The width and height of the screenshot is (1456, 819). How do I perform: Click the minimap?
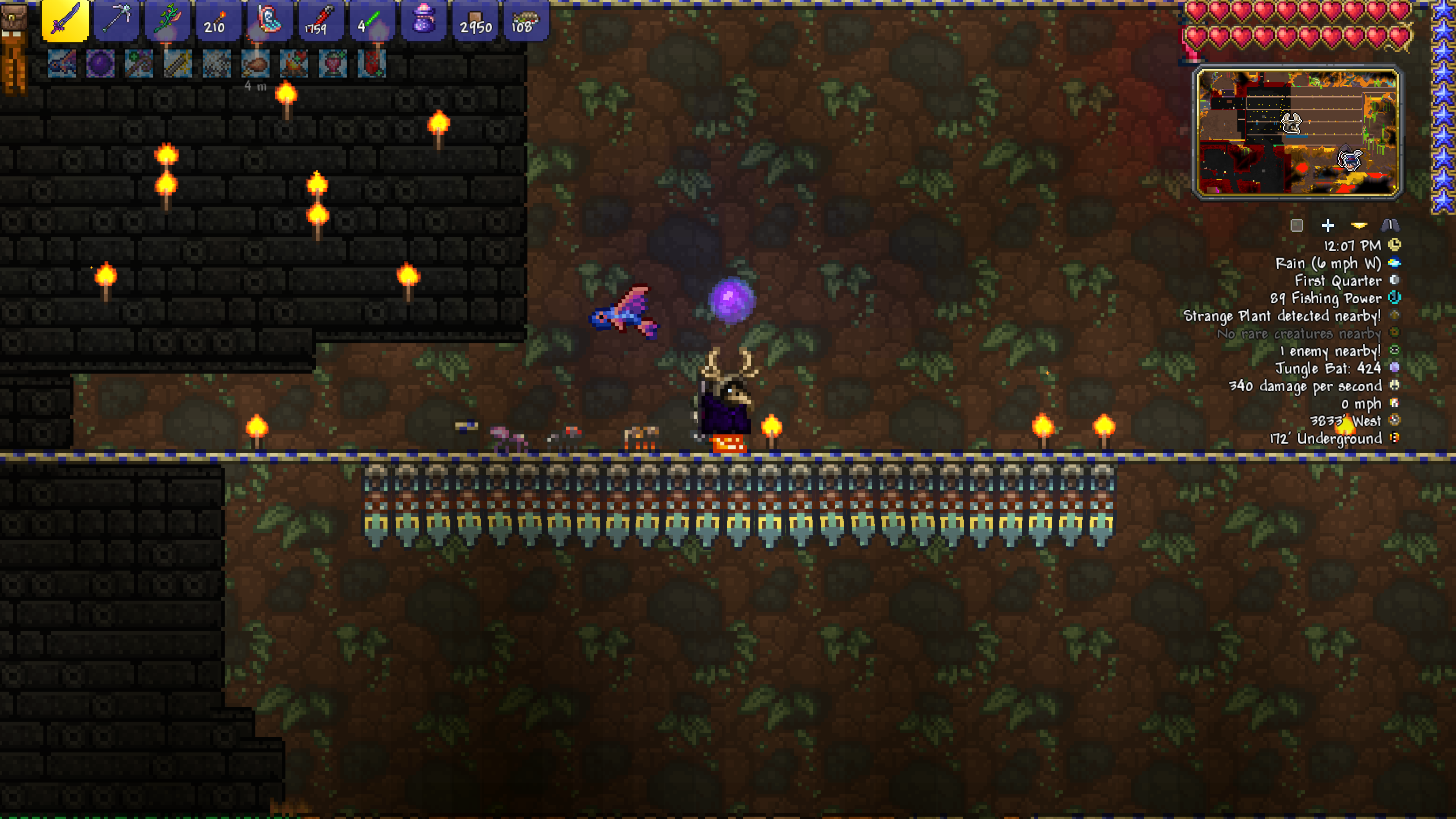pyautogui.click(x=1297, y=132)
